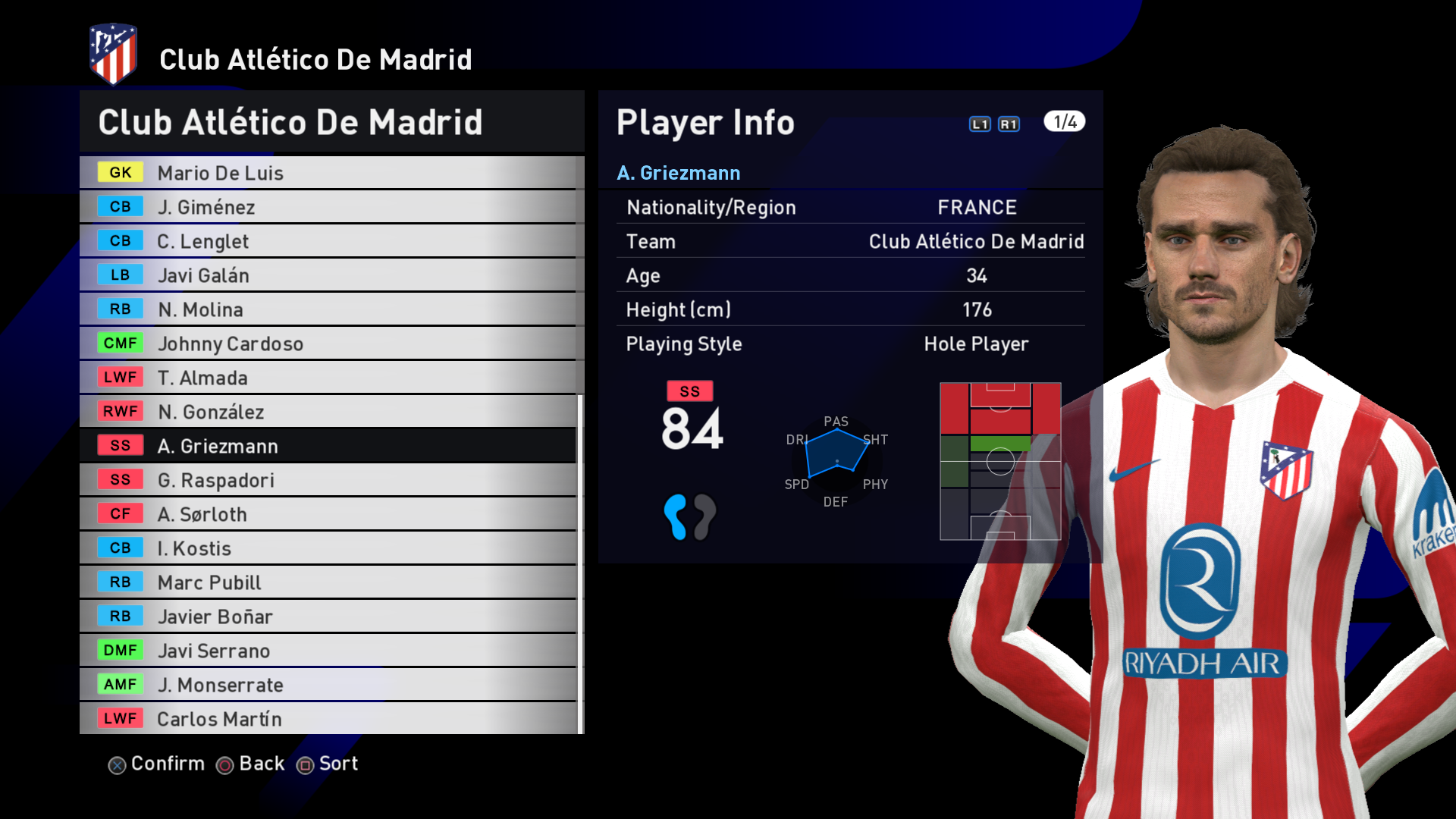Click the 1/4 Player Info page indicator
Image resolution: width=1456 pixels, height=819 pixels.
1064,122
